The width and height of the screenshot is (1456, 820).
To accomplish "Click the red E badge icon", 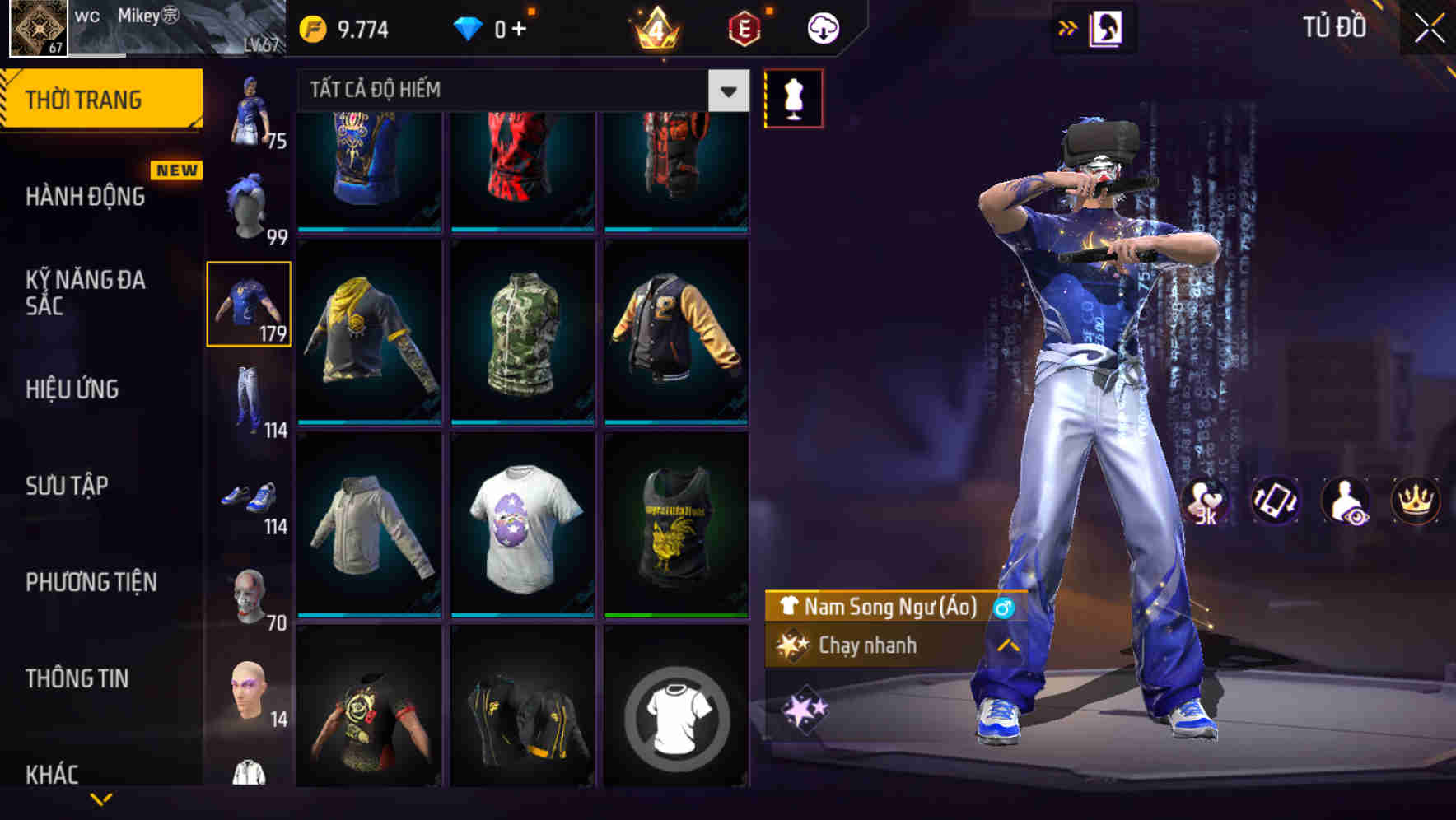I will coord(742,27).
